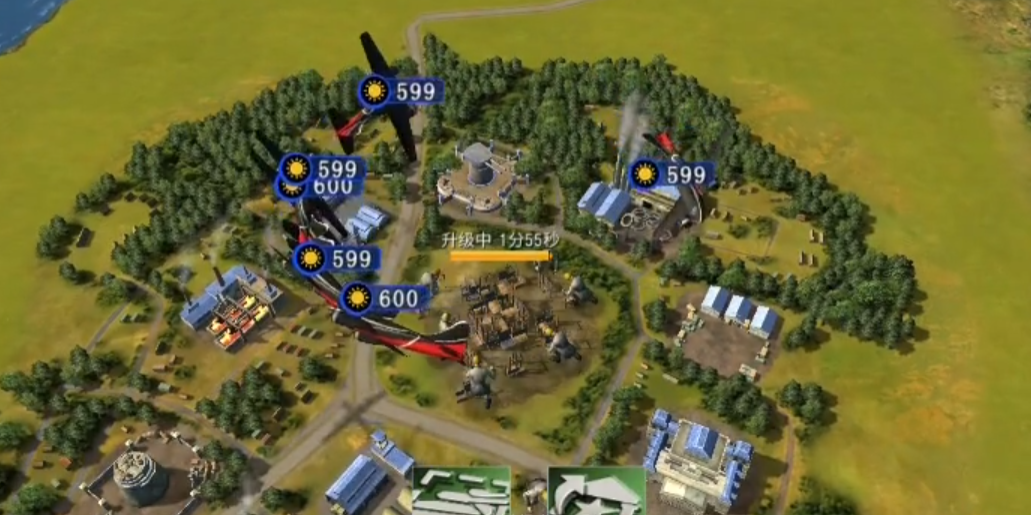
Task: Open the green airstrip runway icon
Action: click(x=461, y=491)
